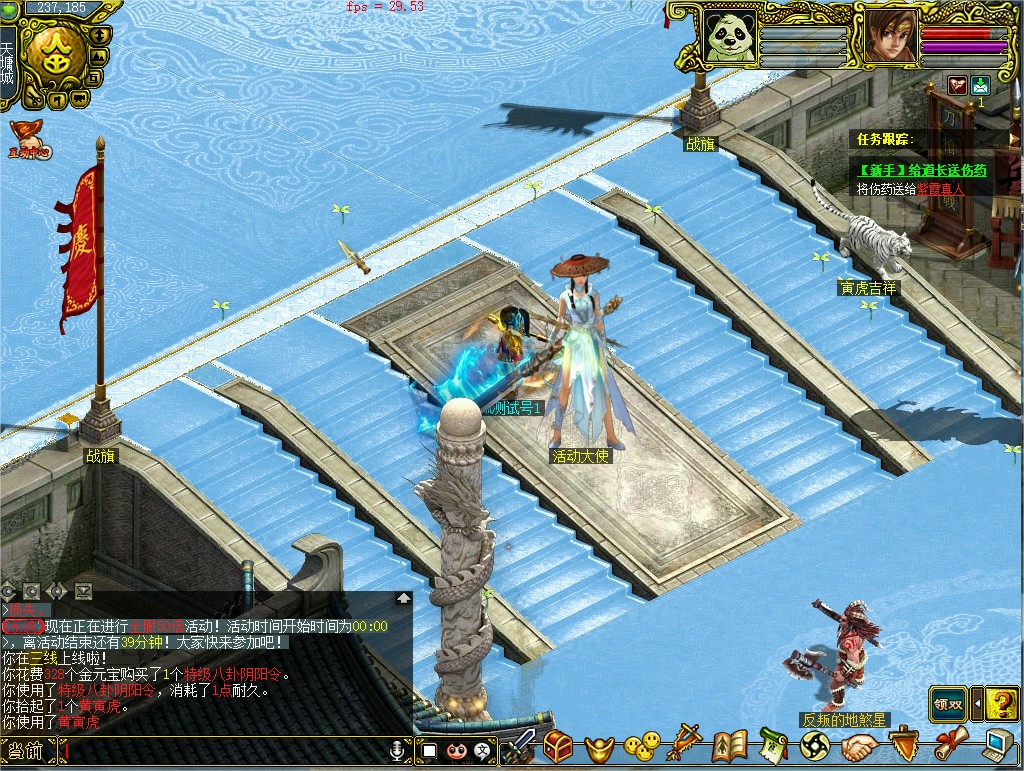The height and width of the screenshot is (771, 1024).
Task: Open the mail envelope notification icon
Action: pyautogui.click(x=980, y=86)
